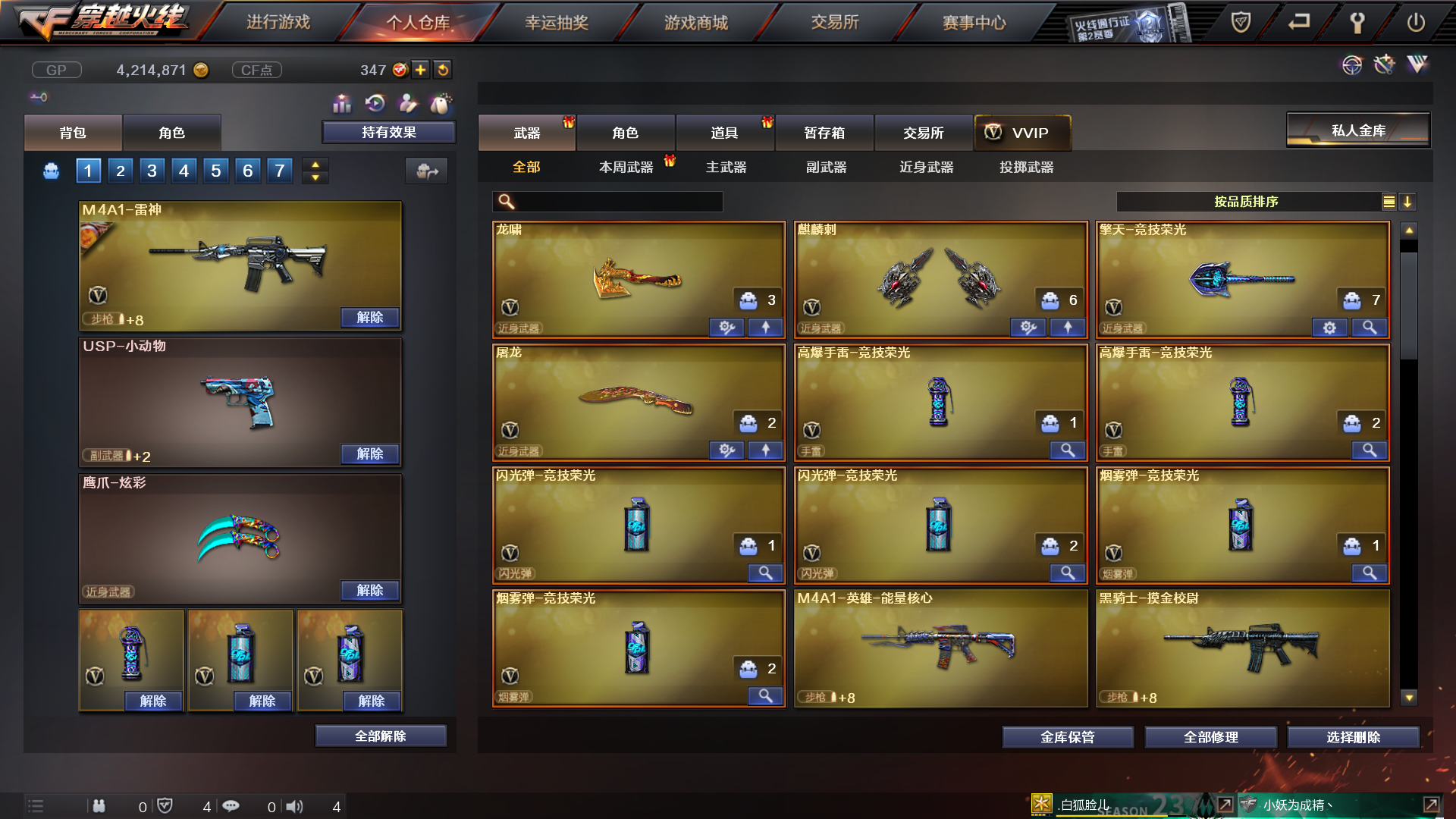Screen dimensions: 1456x819
Task: Switch to the 角色 tab in backpack panel
Action: pyautogui.click(x=171, y=132)
